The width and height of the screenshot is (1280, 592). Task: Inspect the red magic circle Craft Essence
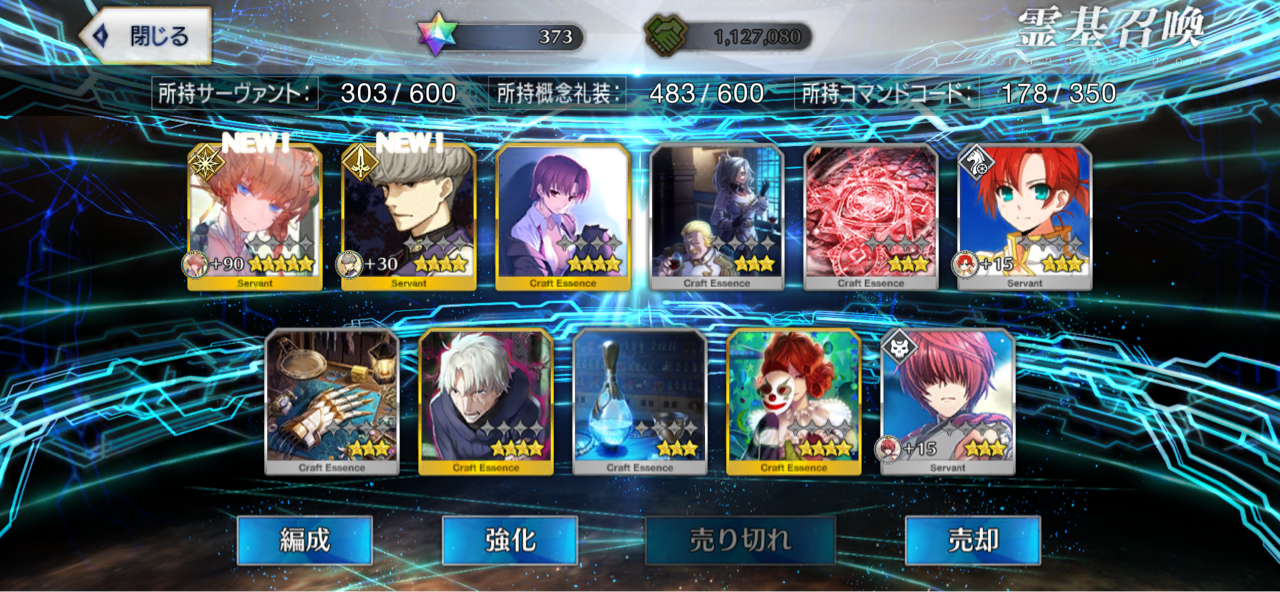tap(871, 217)
